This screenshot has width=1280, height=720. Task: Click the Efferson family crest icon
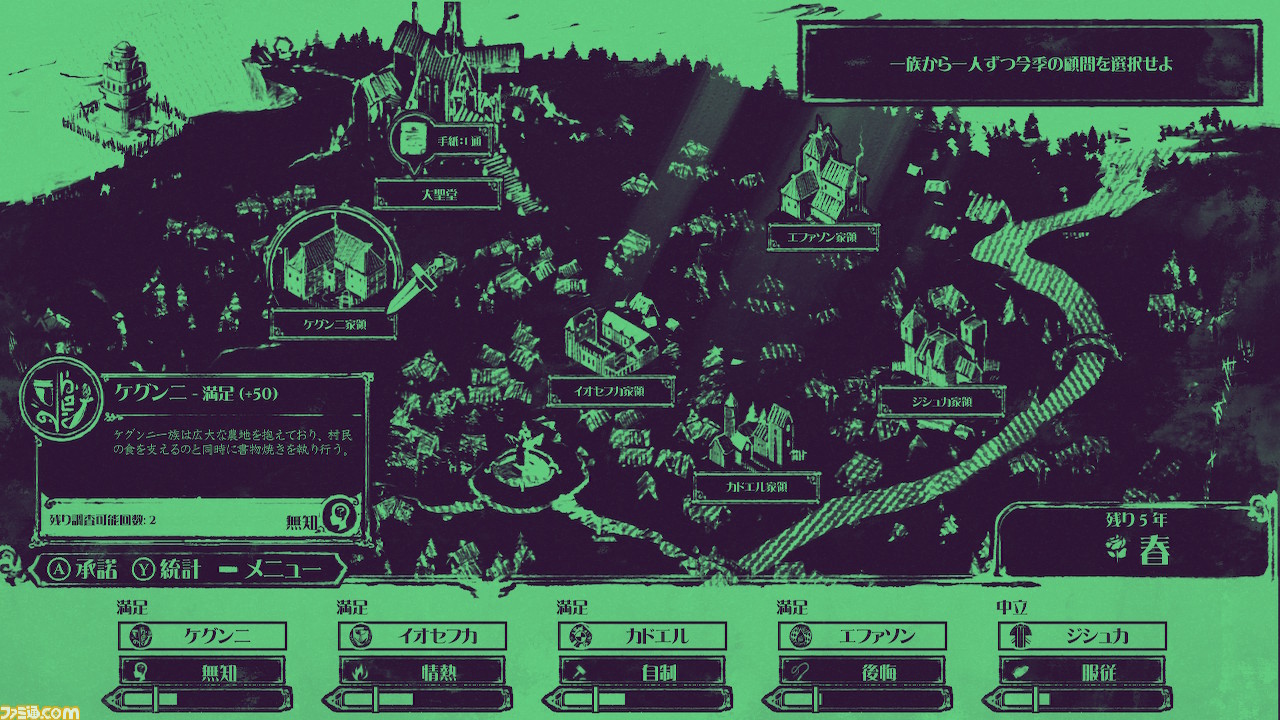click(801, 636)
